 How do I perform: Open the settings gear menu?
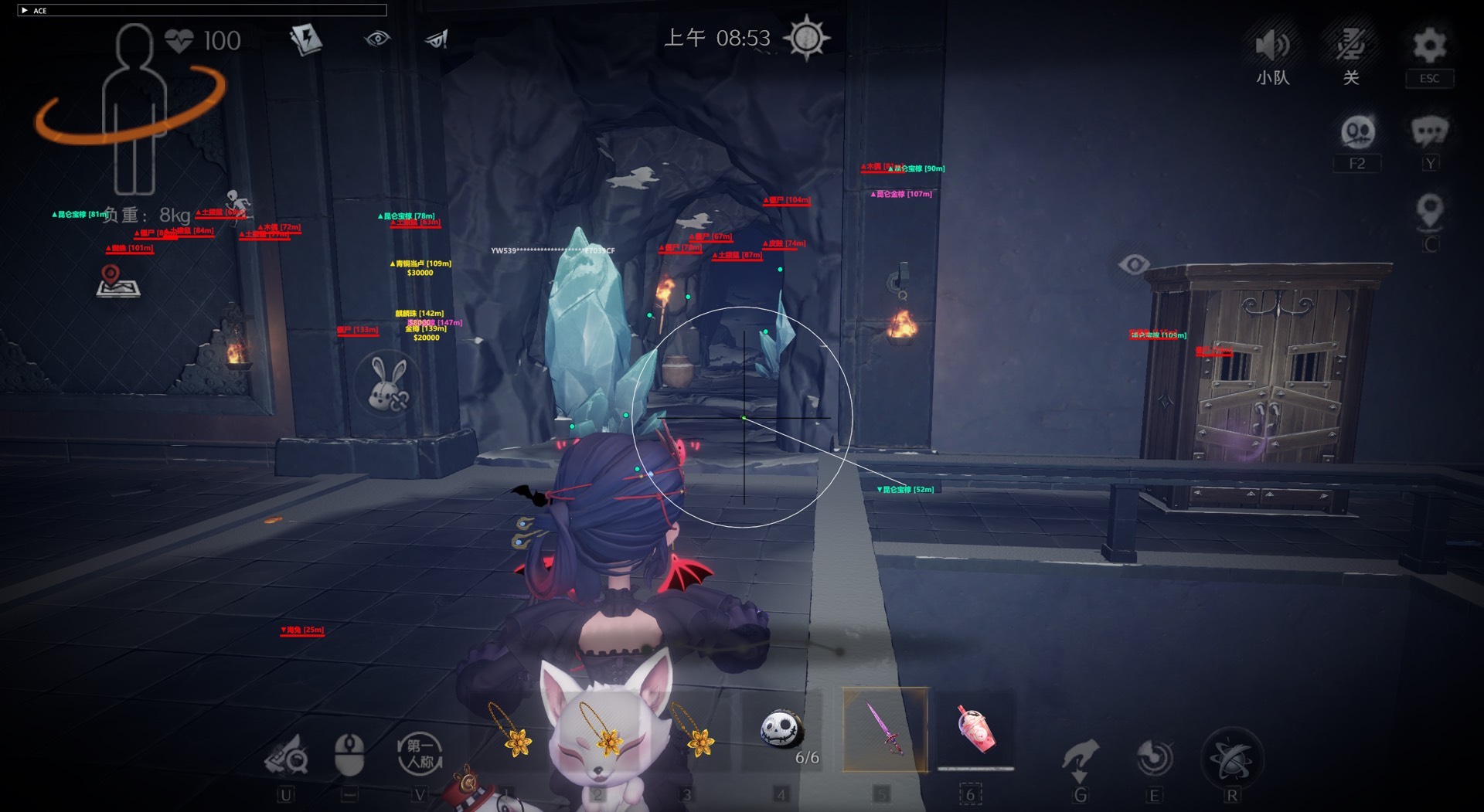point(1429,46)
